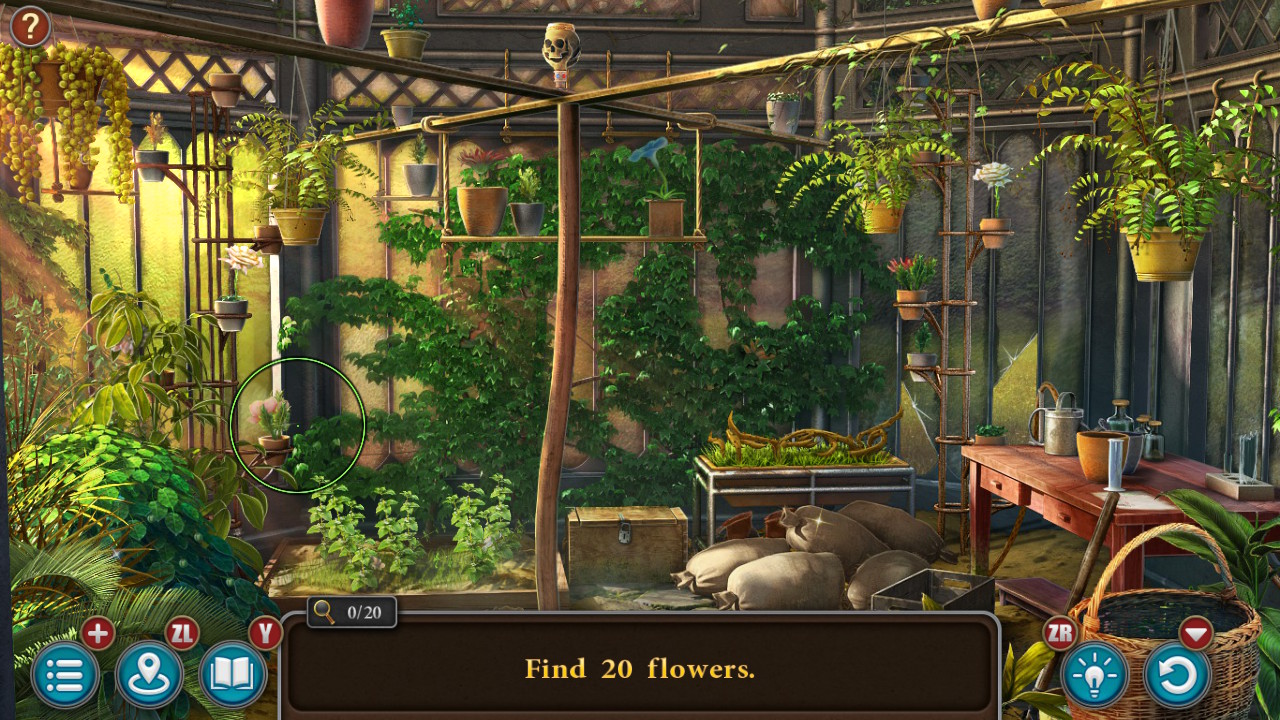Viewport: 1280px width, 720px height.
Task: Click the Find 20 flowers banner
Action: pyautogui.click(x=640, y=668)
